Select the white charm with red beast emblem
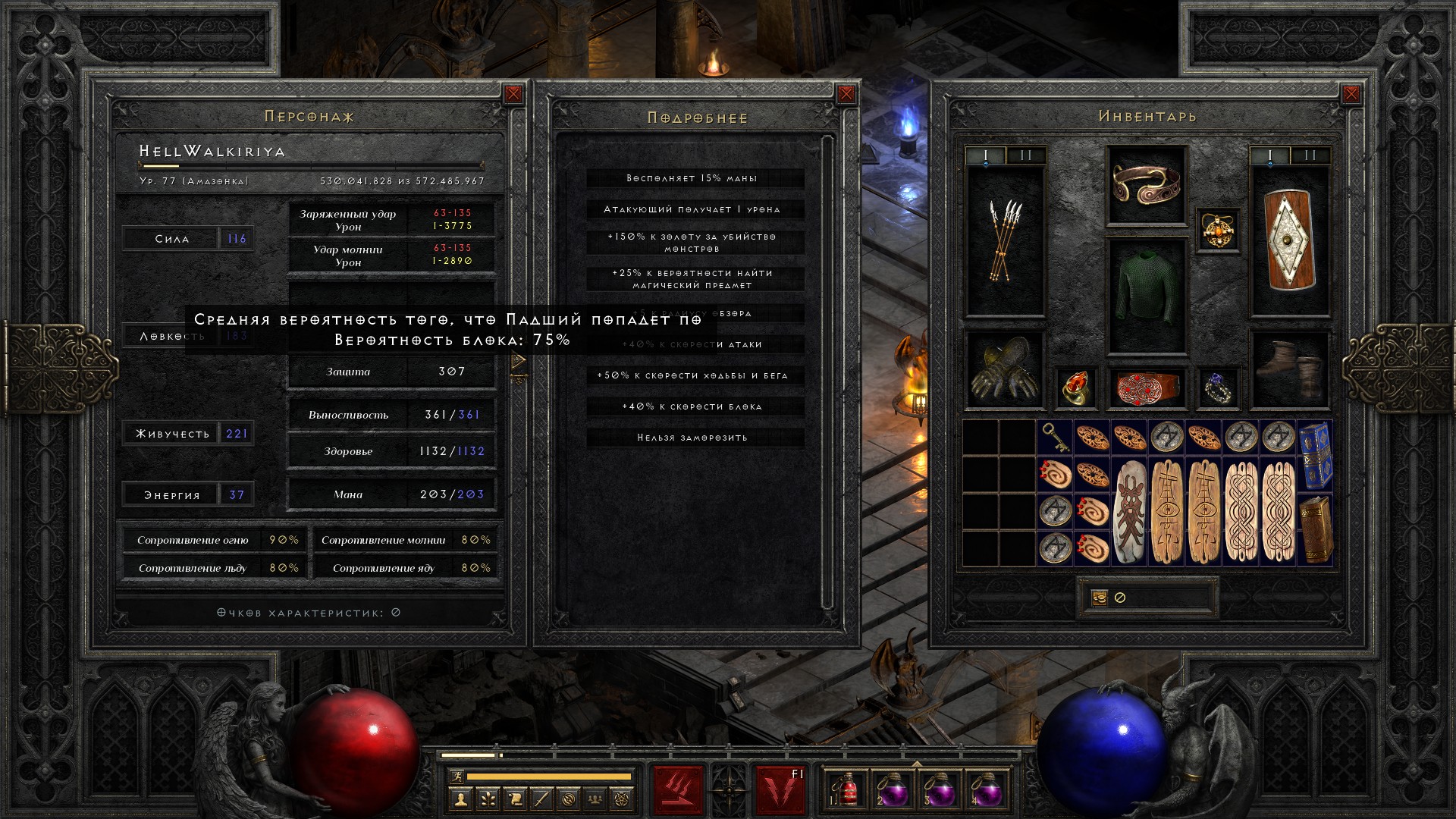 pyautogui.click(x=1130, y=511)
